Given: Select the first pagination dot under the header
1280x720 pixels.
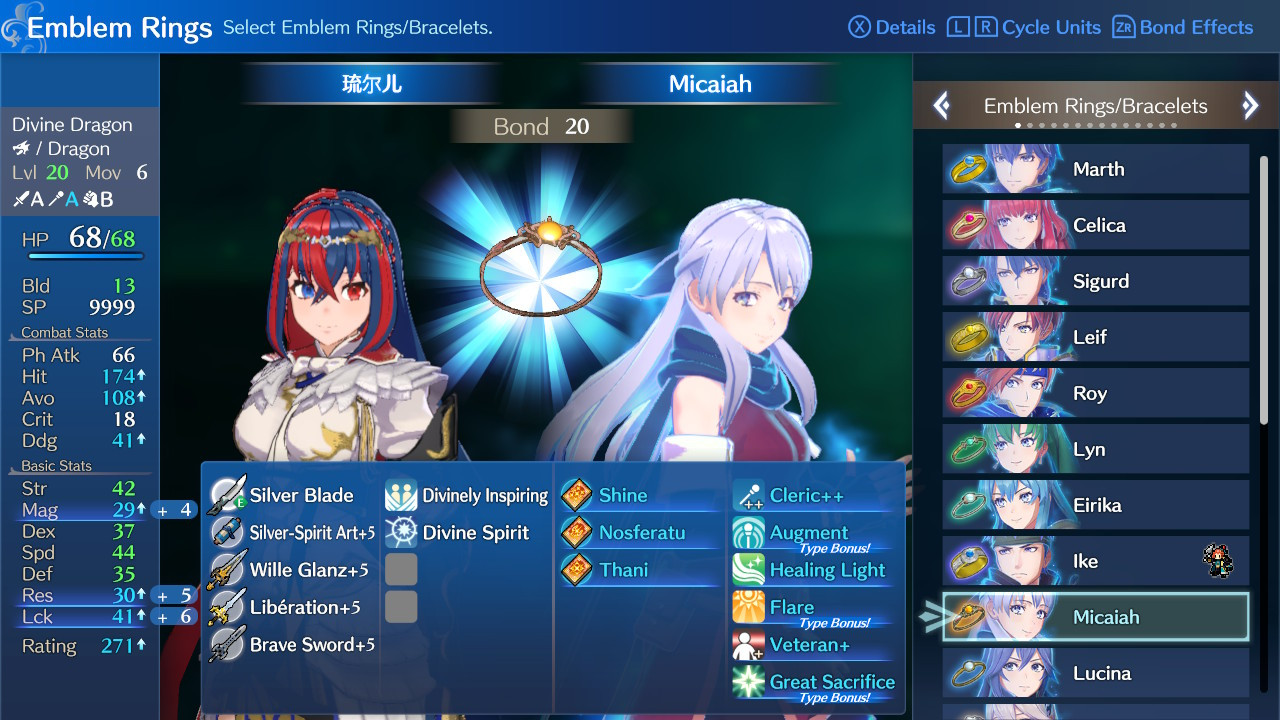Looking at the screenshot, I should point(1018,126).
